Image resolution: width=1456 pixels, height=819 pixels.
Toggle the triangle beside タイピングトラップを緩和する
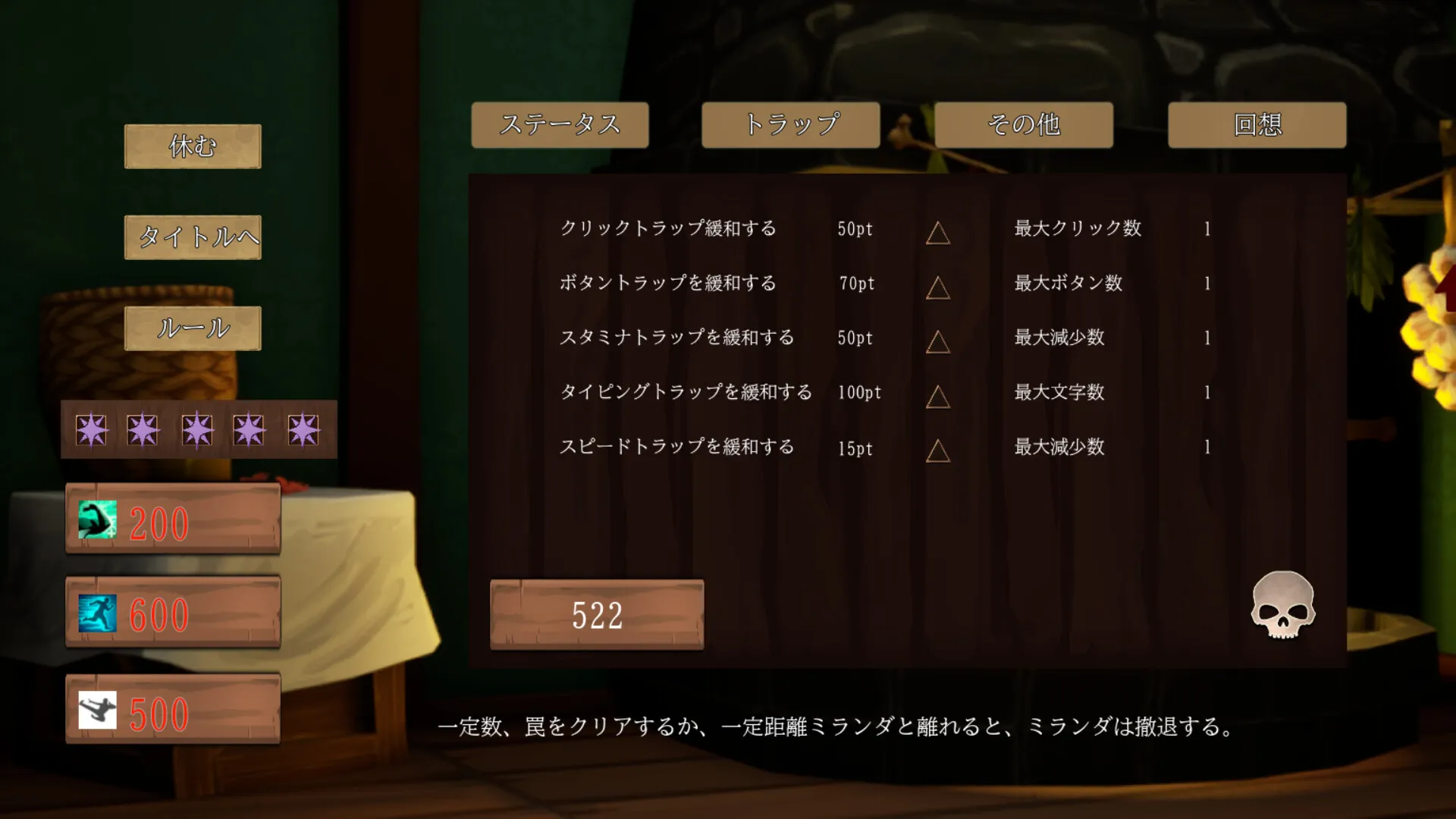pyautogui.click(x=937, y=398)
